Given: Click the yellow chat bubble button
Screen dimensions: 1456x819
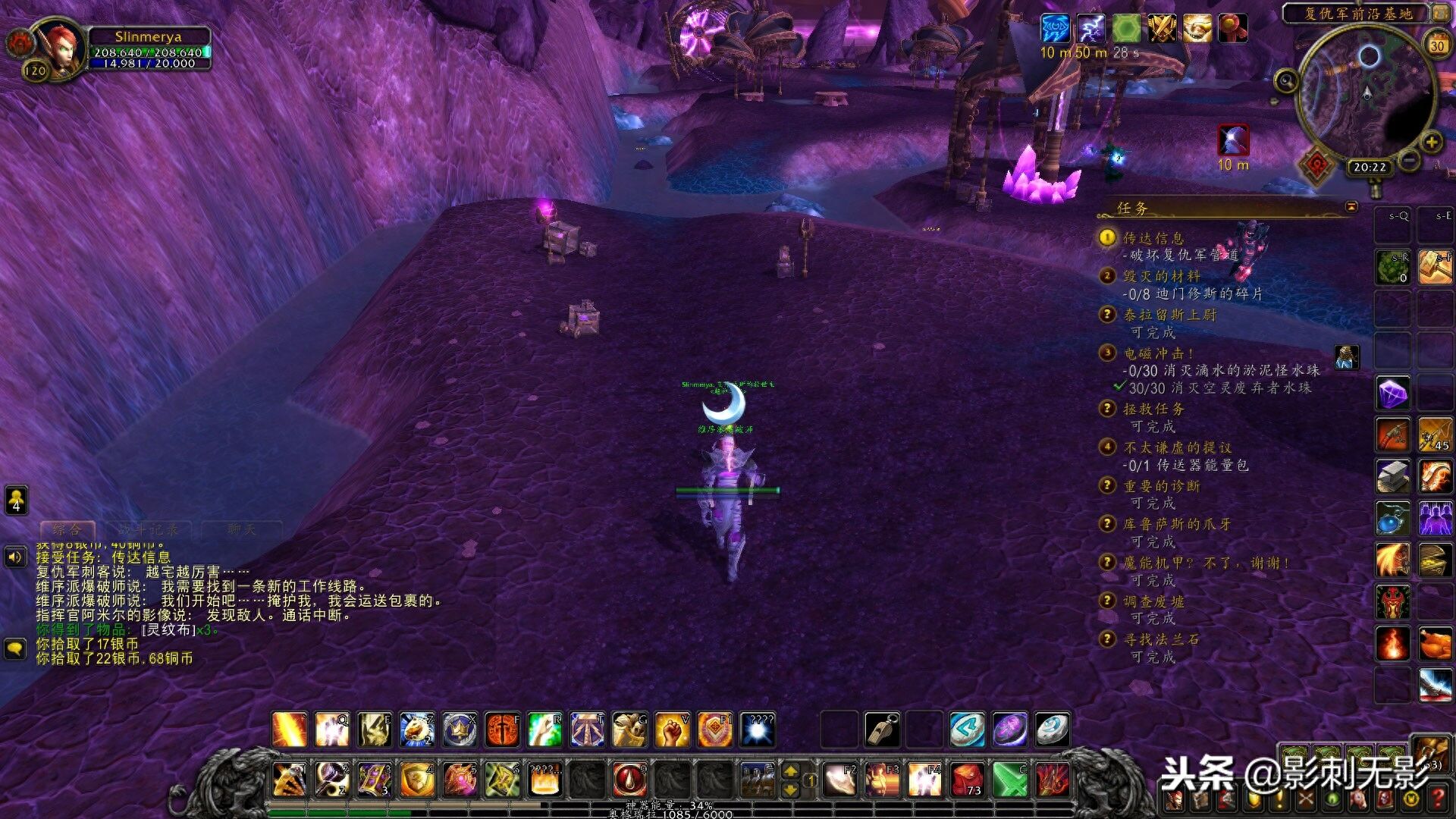Looking at the screenshot, I should point(15,648).
